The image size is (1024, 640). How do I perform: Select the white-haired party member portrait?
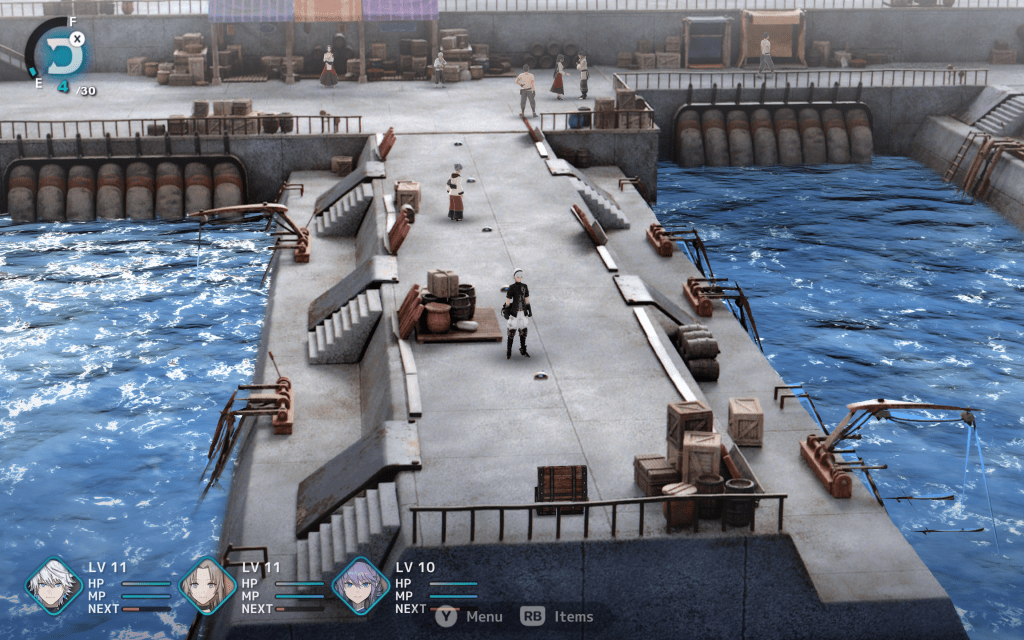[x=53, y=585]
